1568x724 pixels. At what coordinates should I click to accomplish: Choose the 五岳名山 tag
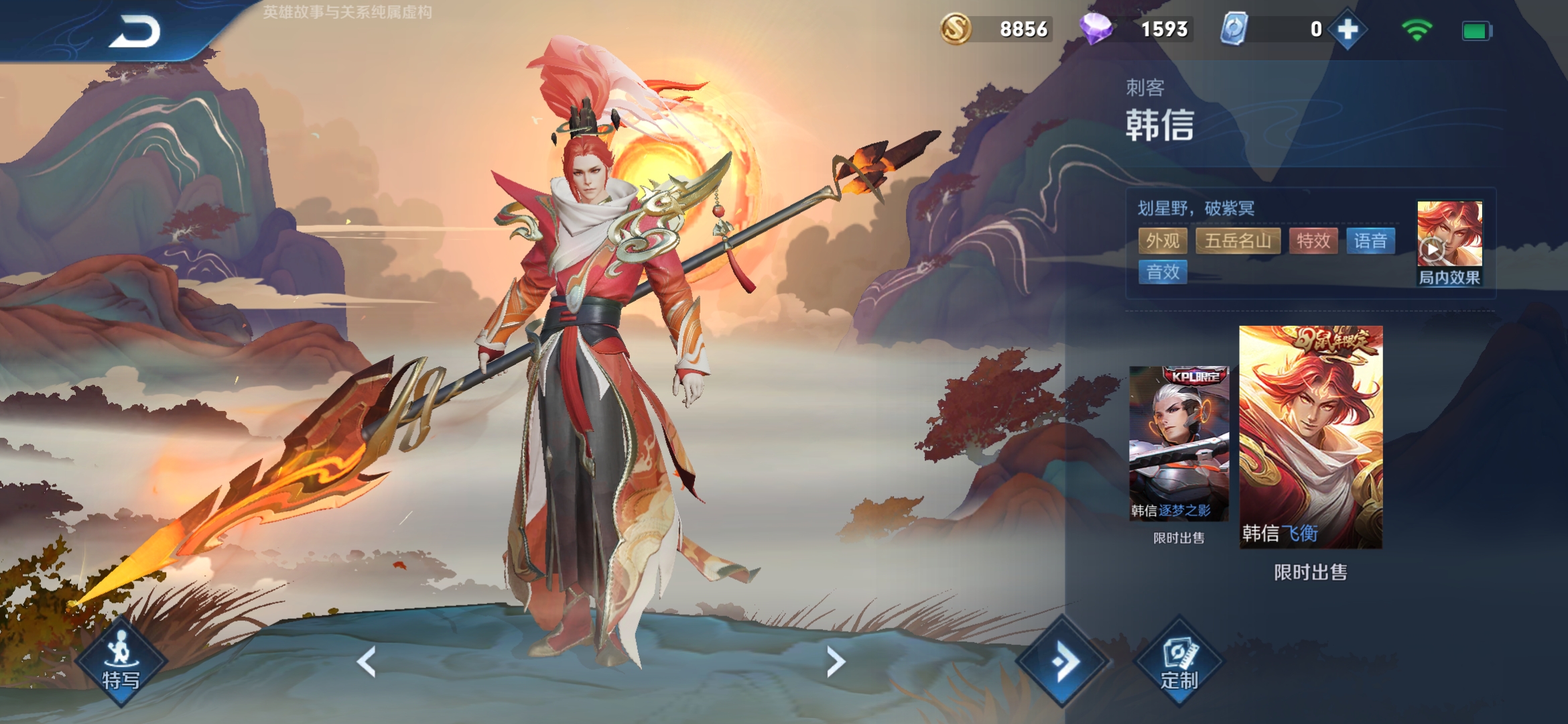(1238, 241)
